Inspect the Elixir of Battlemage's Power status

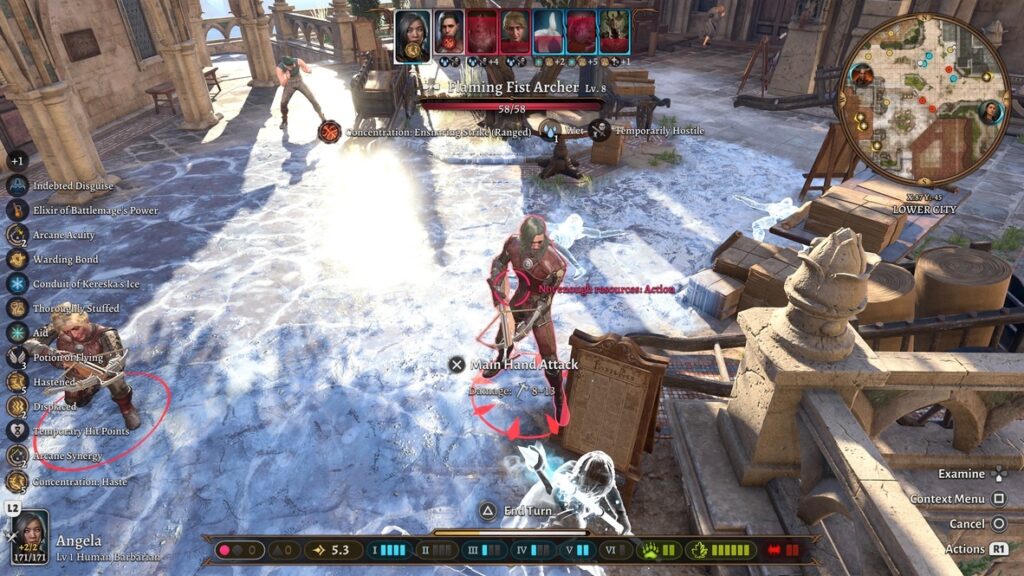click(x=17, y=210)
